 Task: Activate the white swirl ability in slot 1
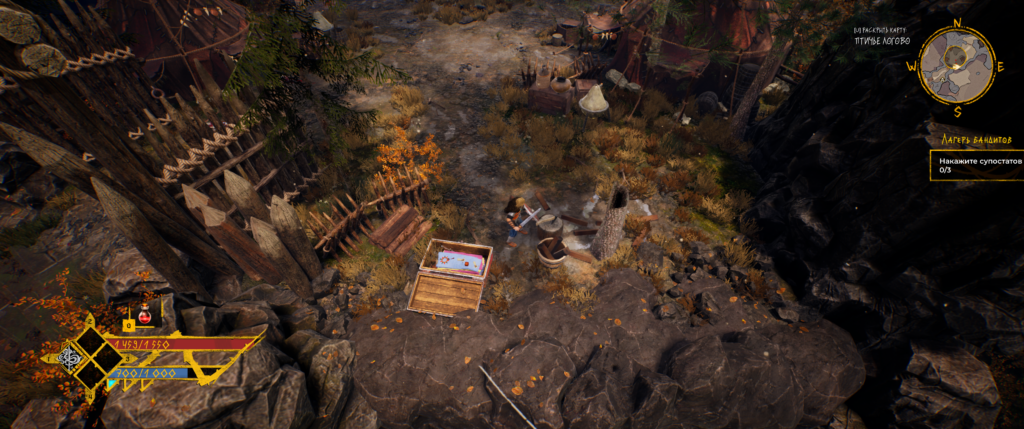pyautogui.click(x=70, y=357)
